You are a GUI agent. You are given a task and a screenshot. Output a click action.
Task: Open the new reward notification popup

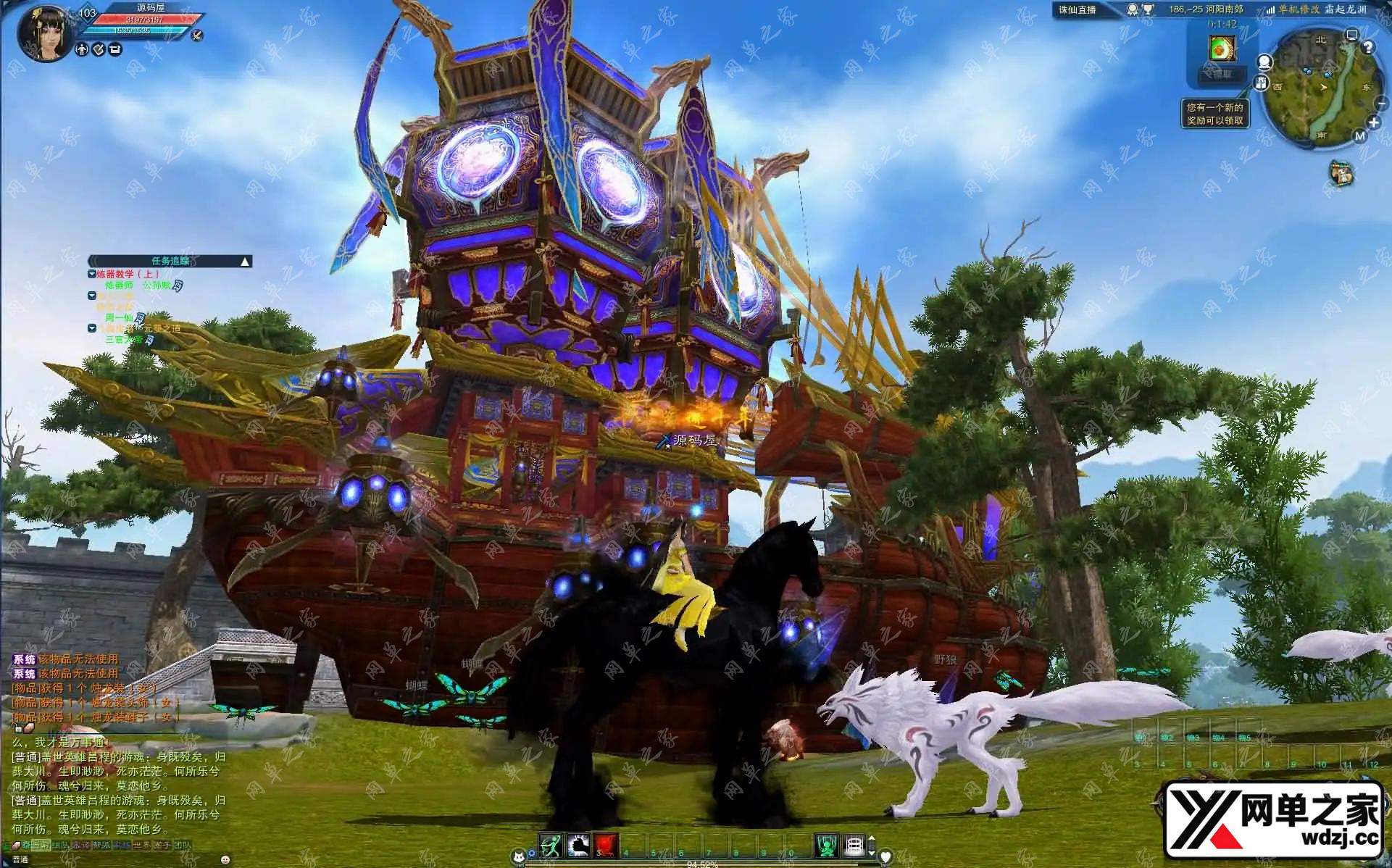point(1215,114)
